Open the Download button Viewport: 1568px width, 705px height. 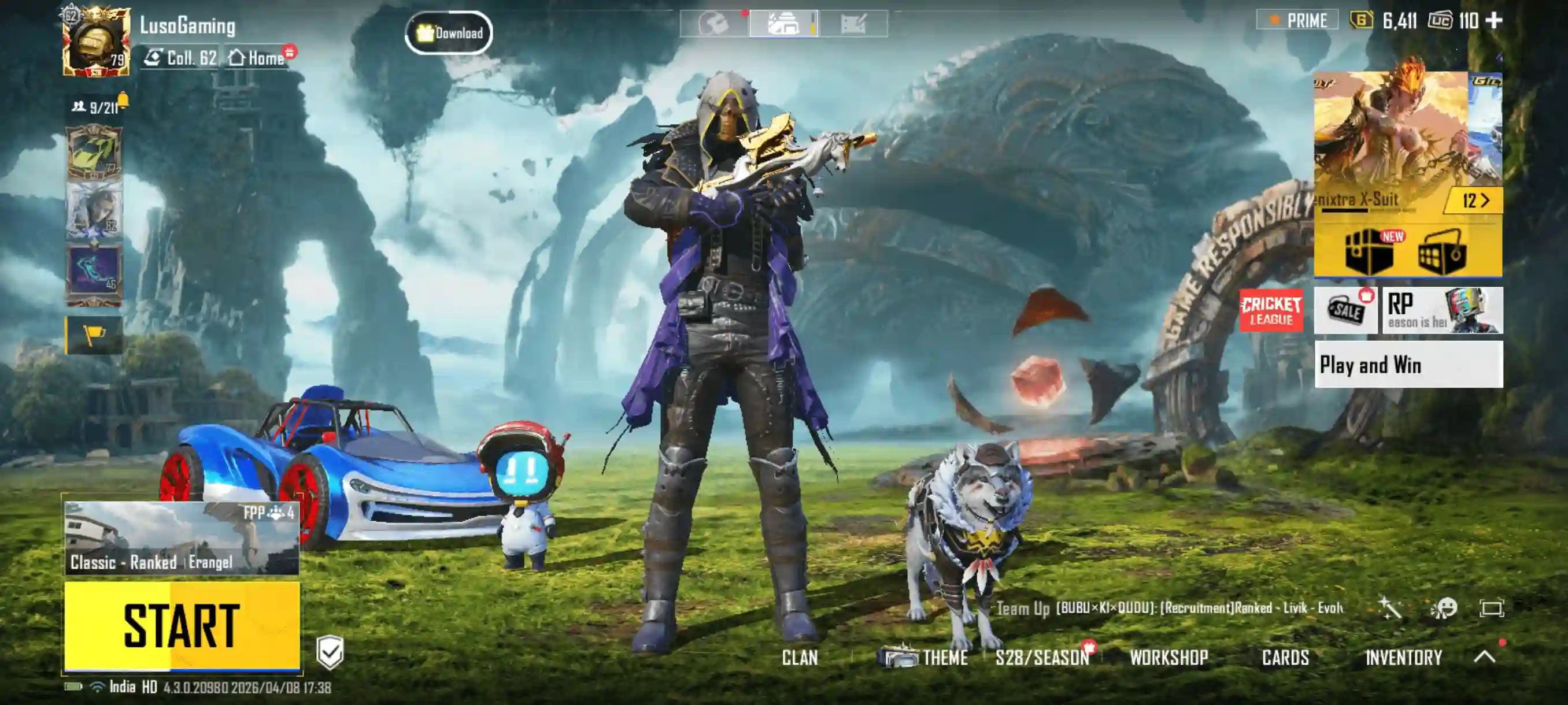(x=449, y=33)
